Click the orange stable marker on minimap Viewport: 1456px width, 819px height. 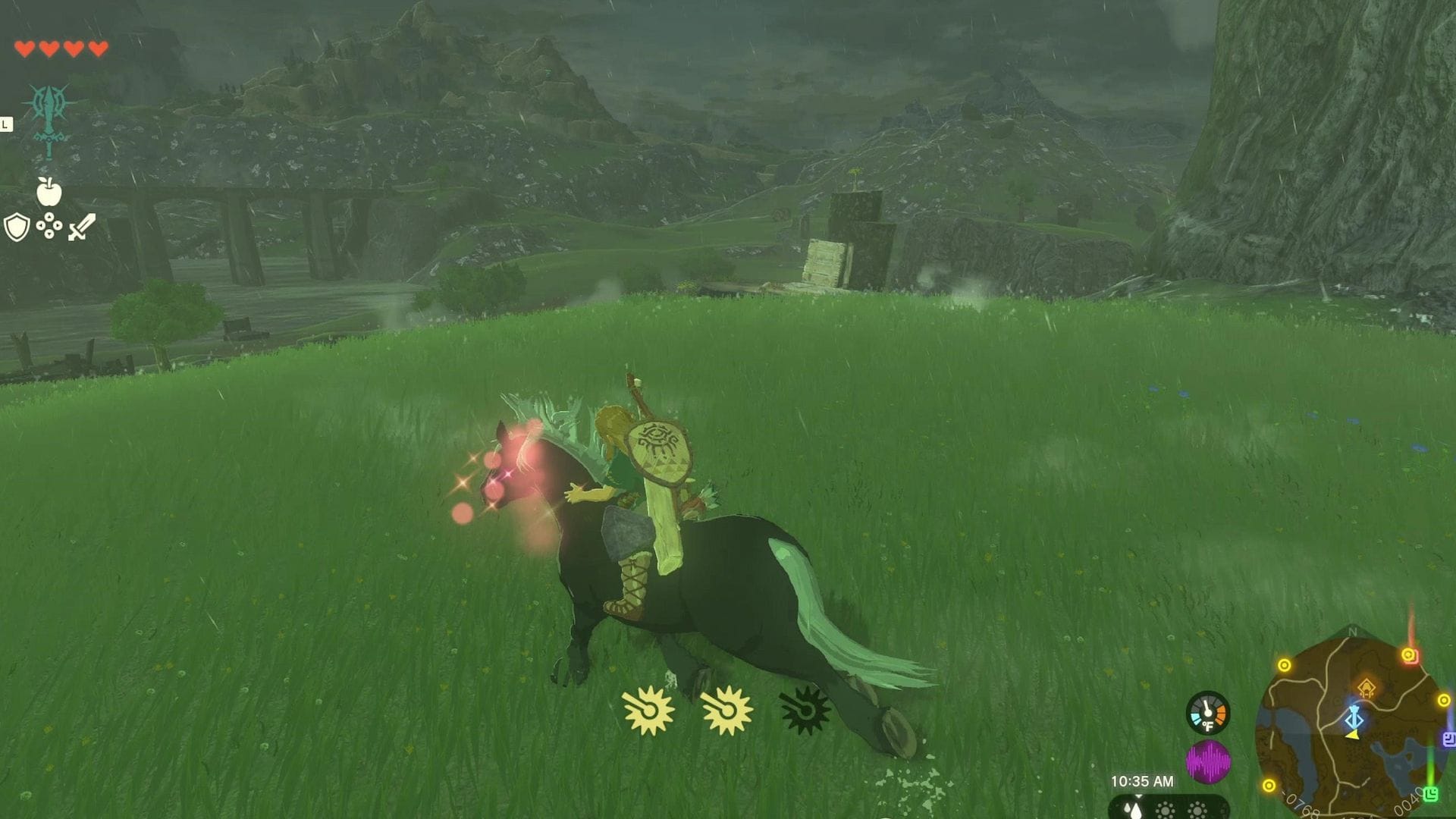pyautogui.click(x=1367, y=687)
